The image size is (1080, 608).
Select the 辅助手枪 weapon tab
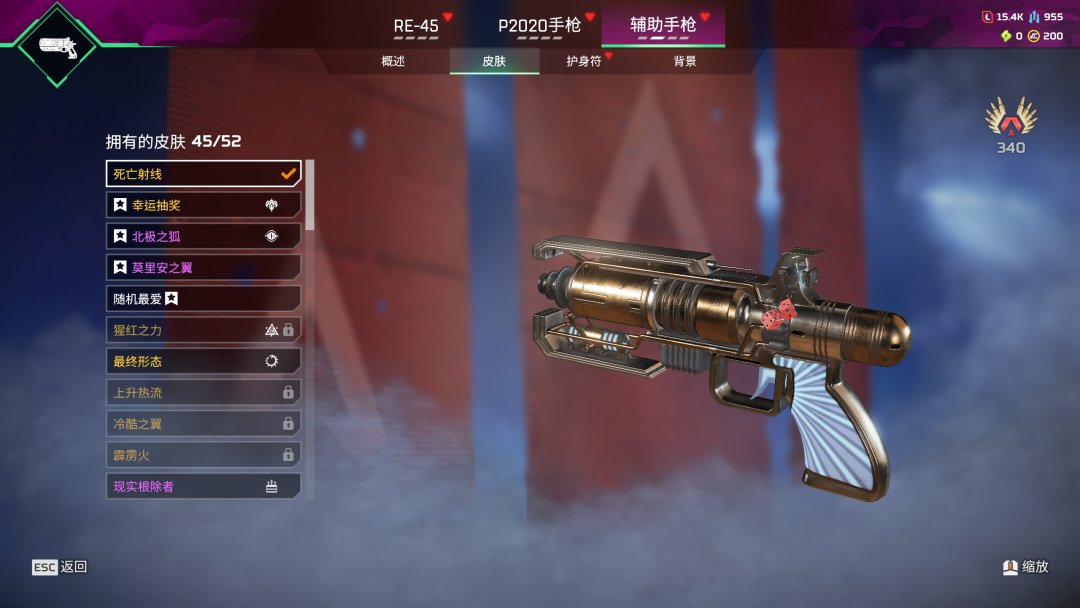[x=663, y=25]
